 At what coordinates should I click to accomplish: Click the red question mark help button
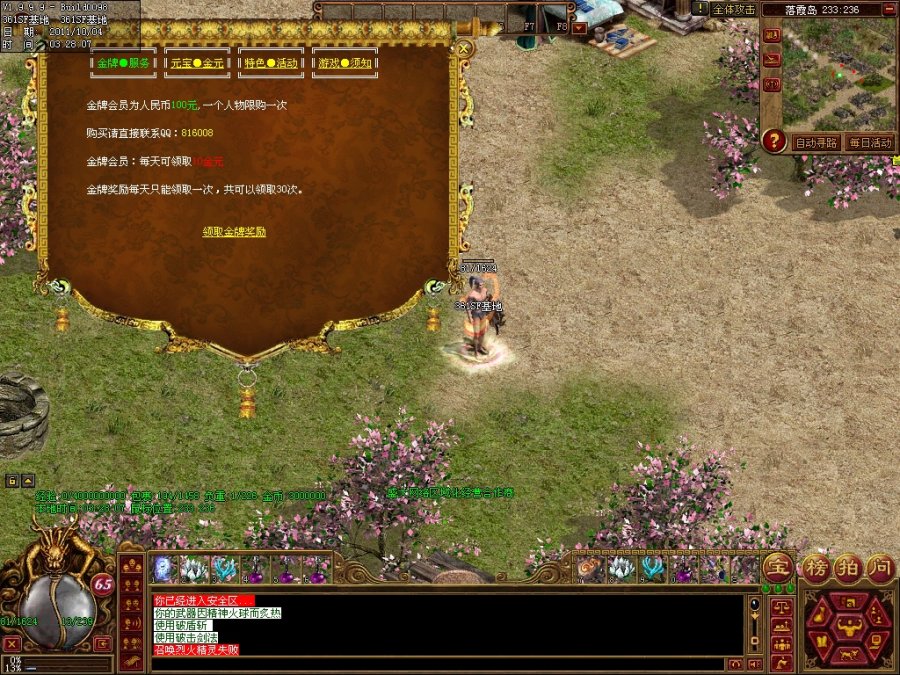(x=773, y=141)
